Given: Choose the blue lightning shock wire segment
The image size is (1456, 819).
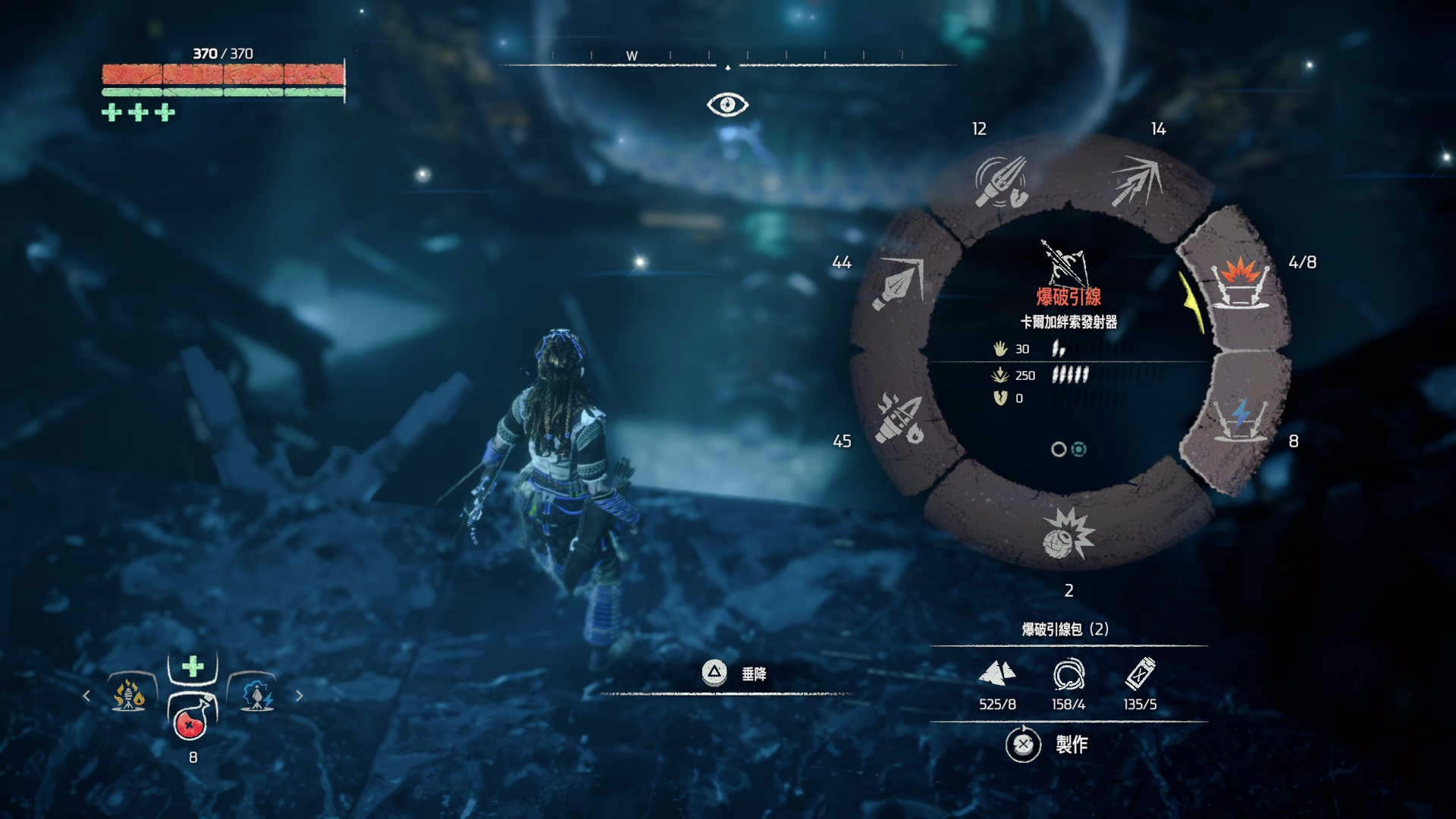Looking at the screenshot, I should 1241,419.
